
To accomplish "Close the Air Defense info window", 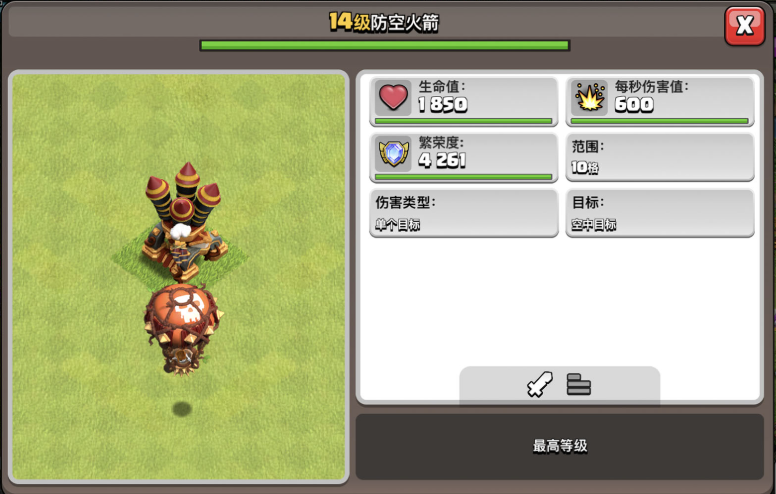I will 744,26.
